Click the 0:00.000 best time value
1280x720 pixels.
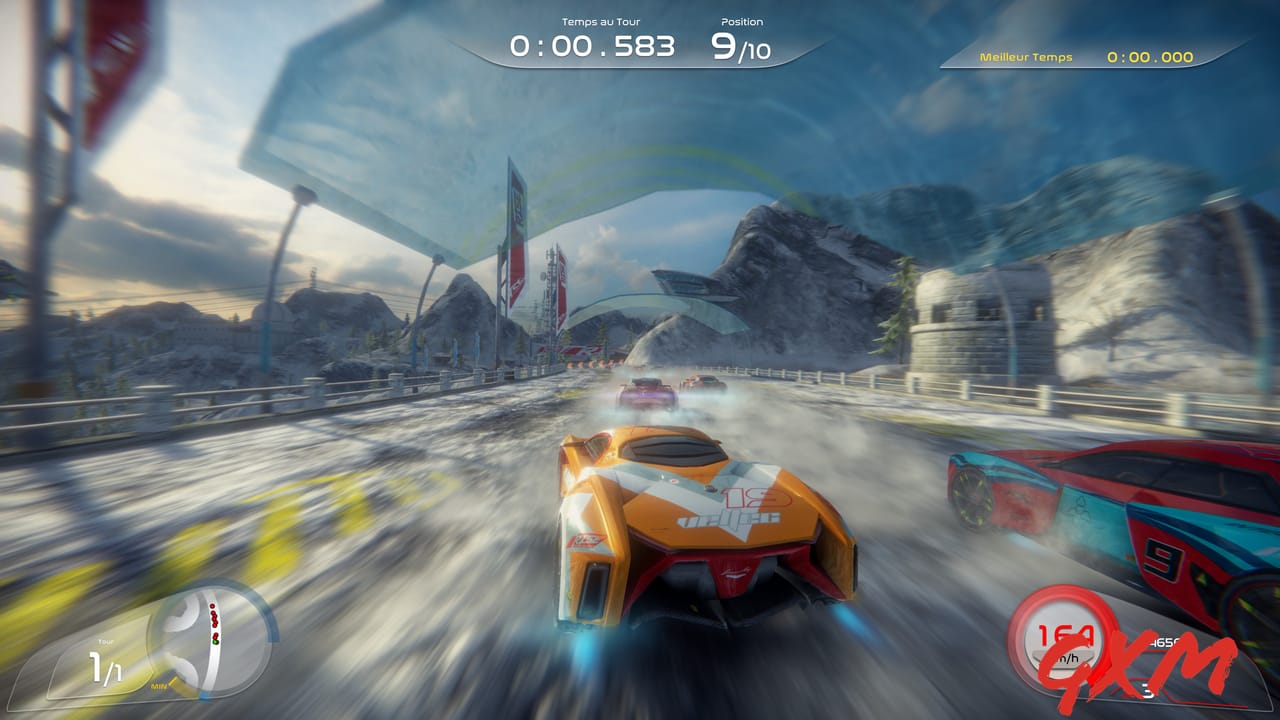(x=1150, y=57)
